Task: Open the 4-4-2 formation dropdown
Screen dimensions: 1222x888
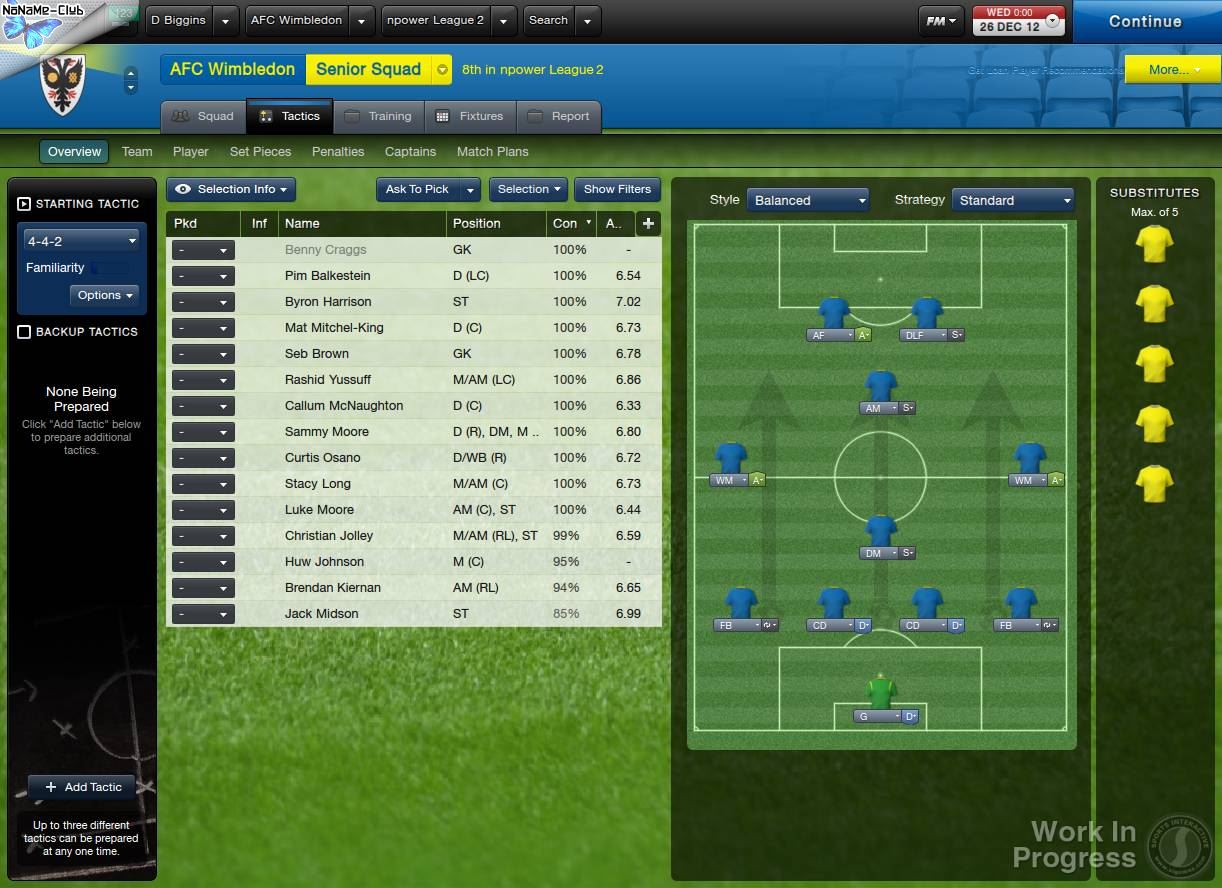Action: (x=82, y=241)
